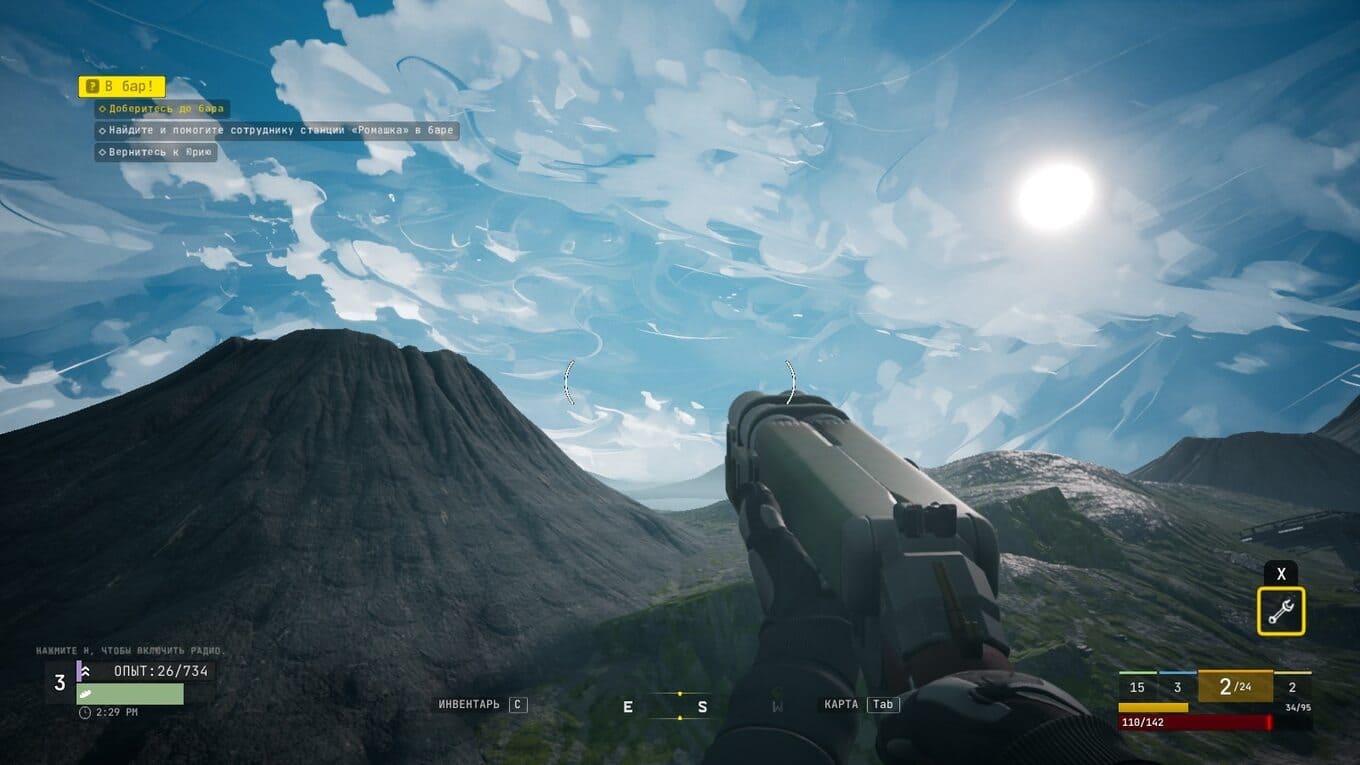Open the inventory via "Инвентарь" label

point(469,705)
